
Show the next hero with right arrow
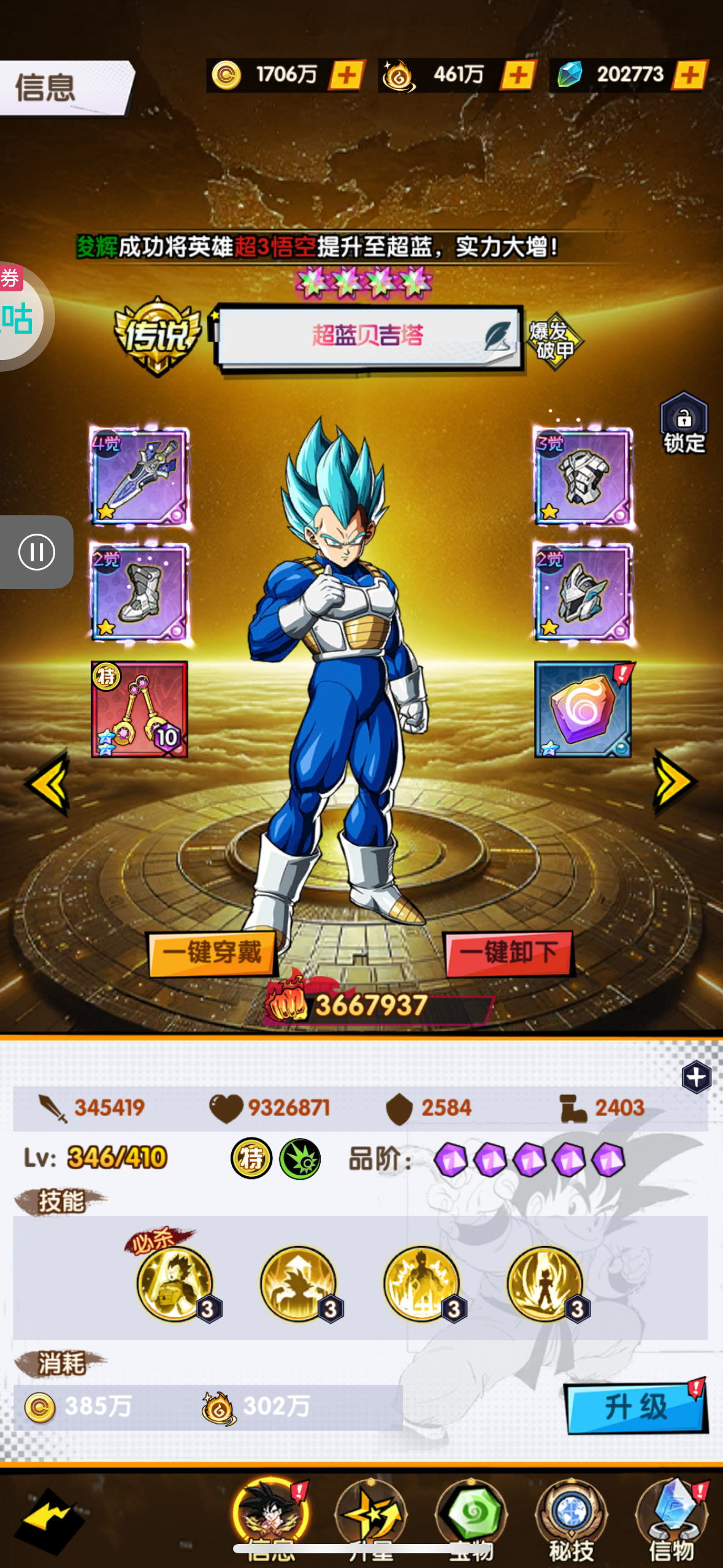click(x=675, y=782)
